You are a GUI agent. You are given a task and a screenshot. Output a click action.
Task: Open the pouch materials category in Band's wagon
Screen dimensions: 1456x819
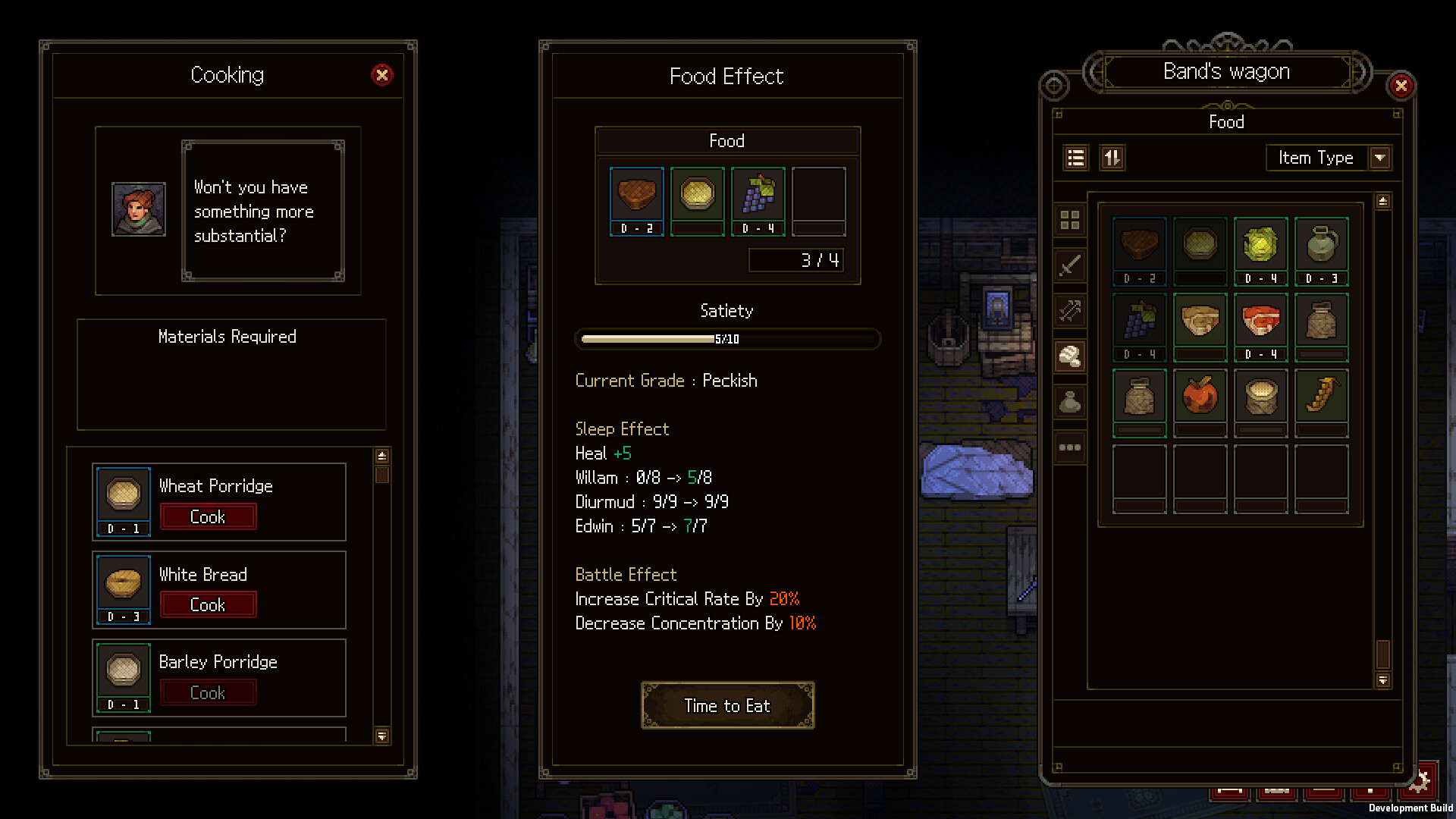(1070, 402)
